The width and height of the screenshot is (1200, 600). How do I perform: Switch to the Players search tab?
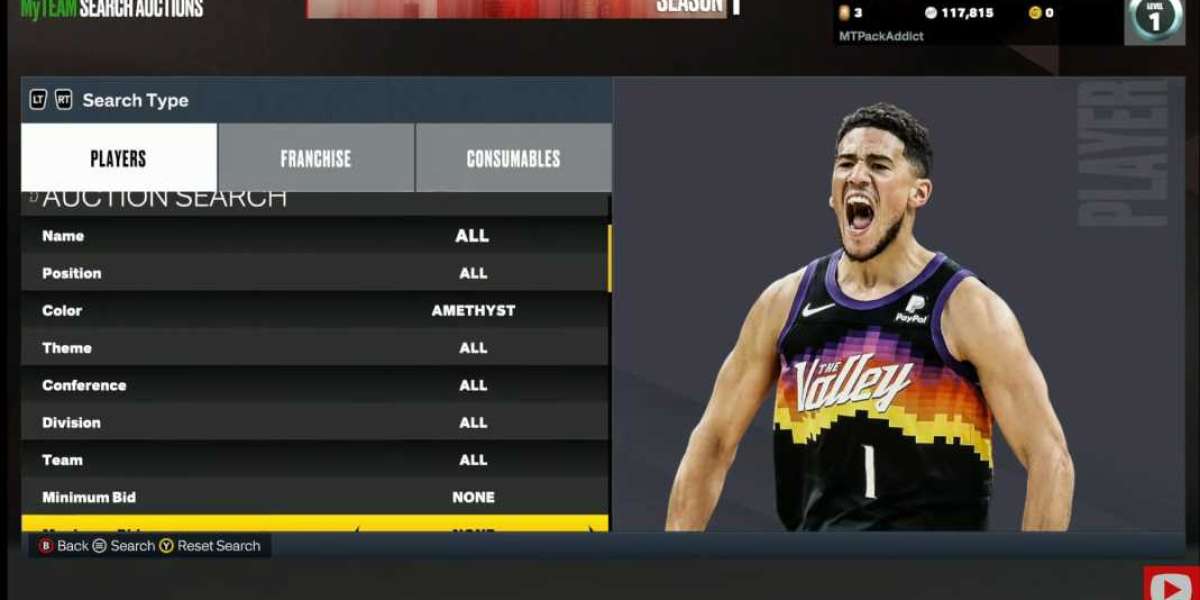point(118,158)
